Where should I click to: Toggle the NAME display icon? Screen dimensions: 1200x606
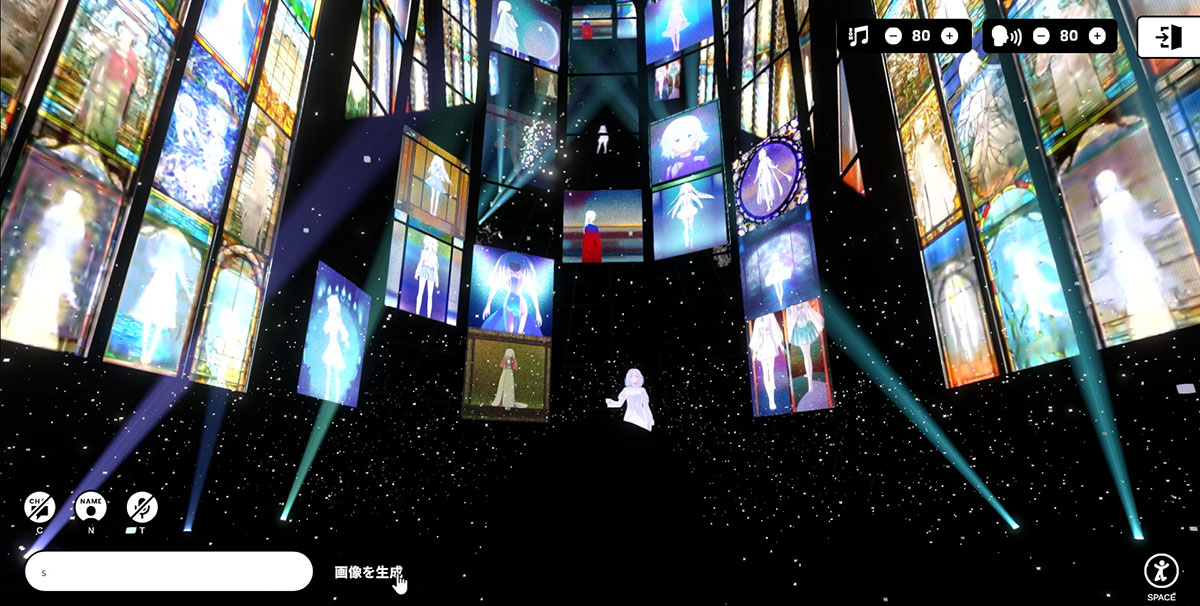pyautogui.click(x=91, y=507)
